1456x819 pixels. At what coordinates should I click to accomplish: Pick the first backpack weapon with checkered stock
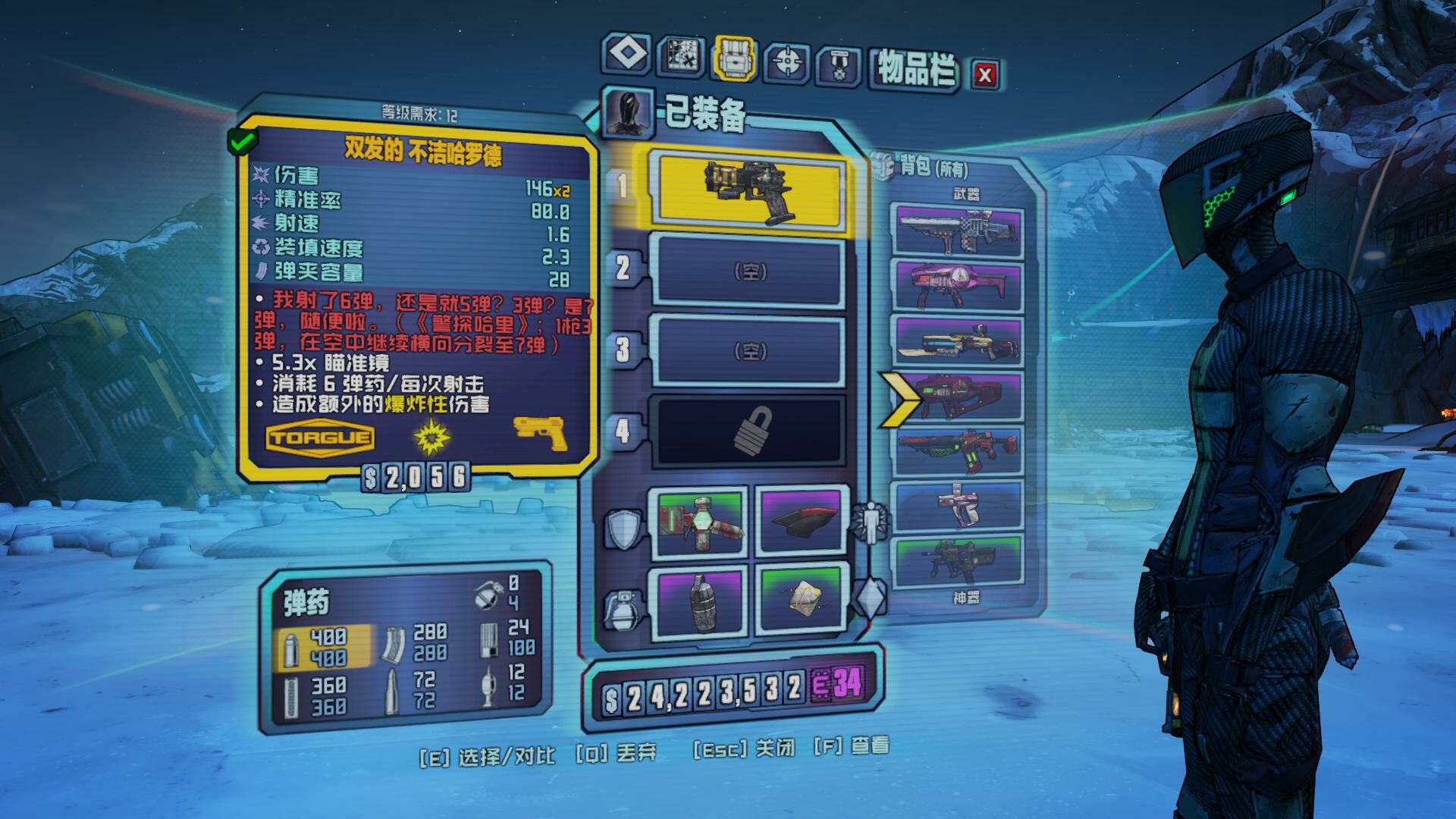959,231
